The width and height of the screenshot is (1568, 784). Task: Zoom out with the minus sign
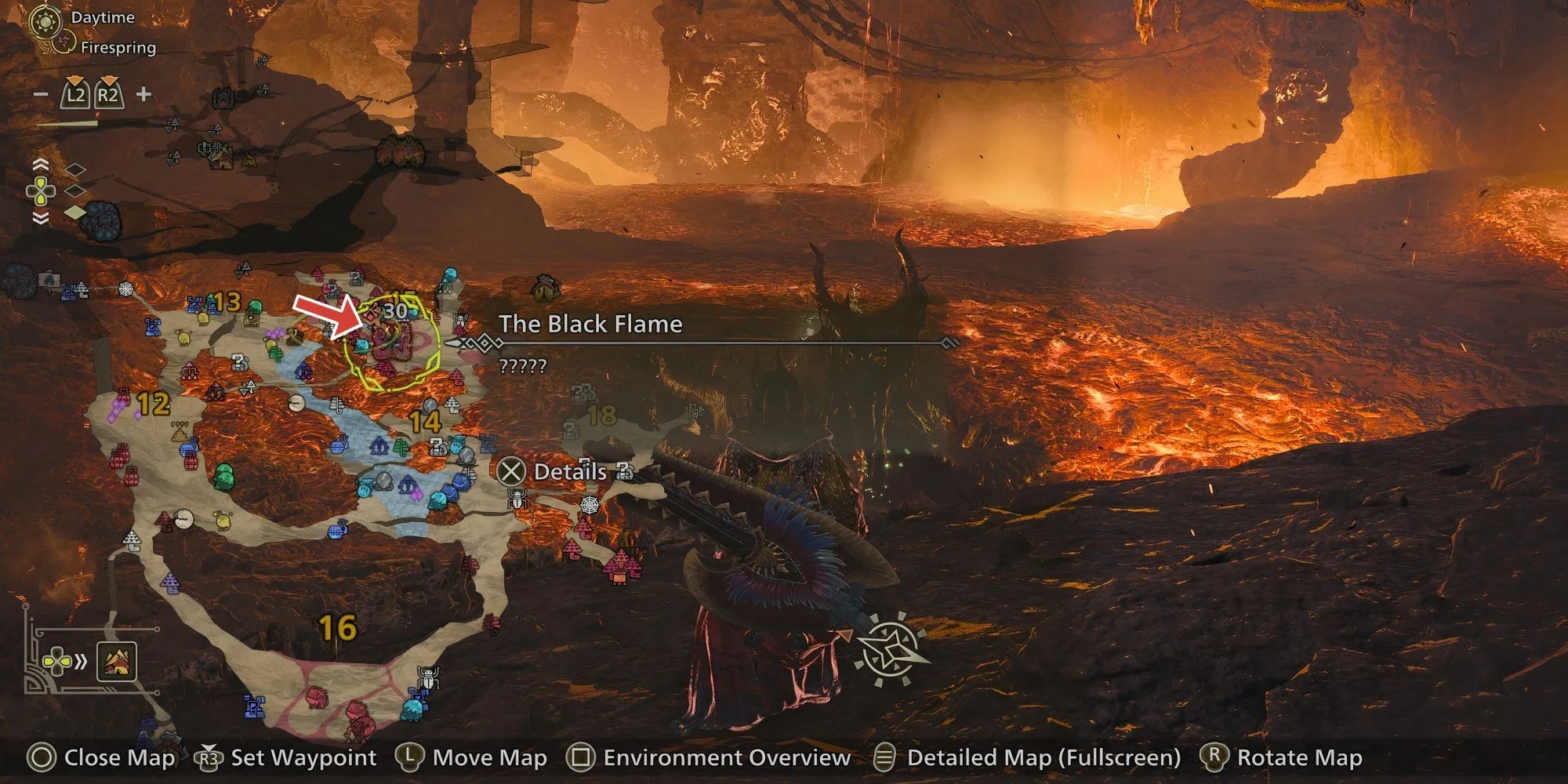[x=42, y=95]
